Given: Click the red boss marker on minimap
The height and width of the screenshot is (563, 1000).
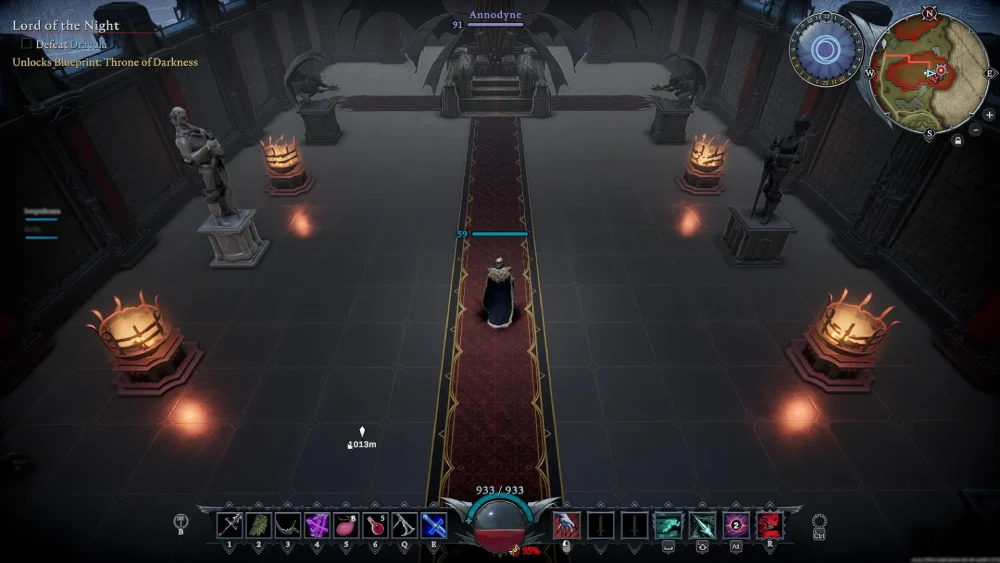Looking at the screenshot, I should [x=940, y=70].
